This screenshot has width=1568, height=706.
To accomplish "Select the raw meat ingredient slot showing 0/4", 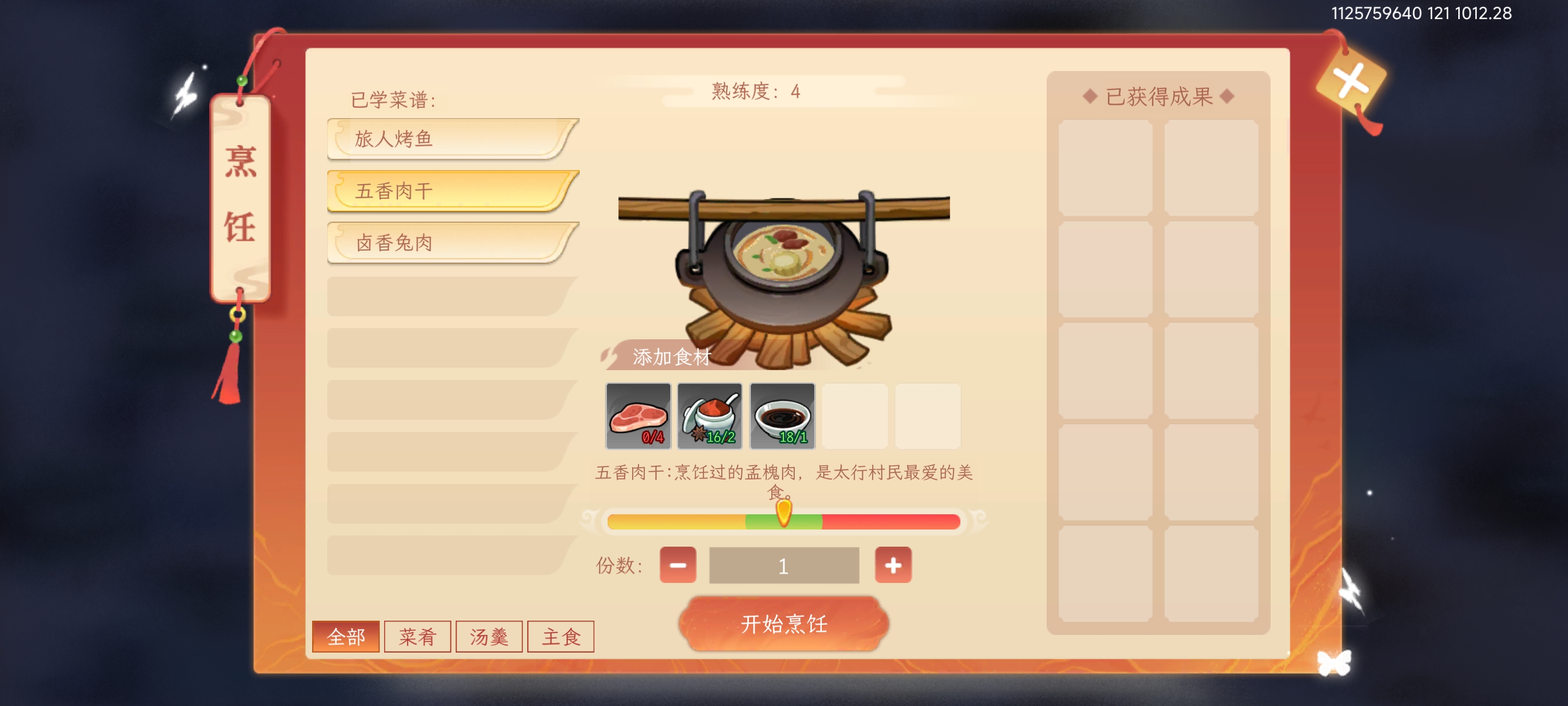I will tap(637, 416).
